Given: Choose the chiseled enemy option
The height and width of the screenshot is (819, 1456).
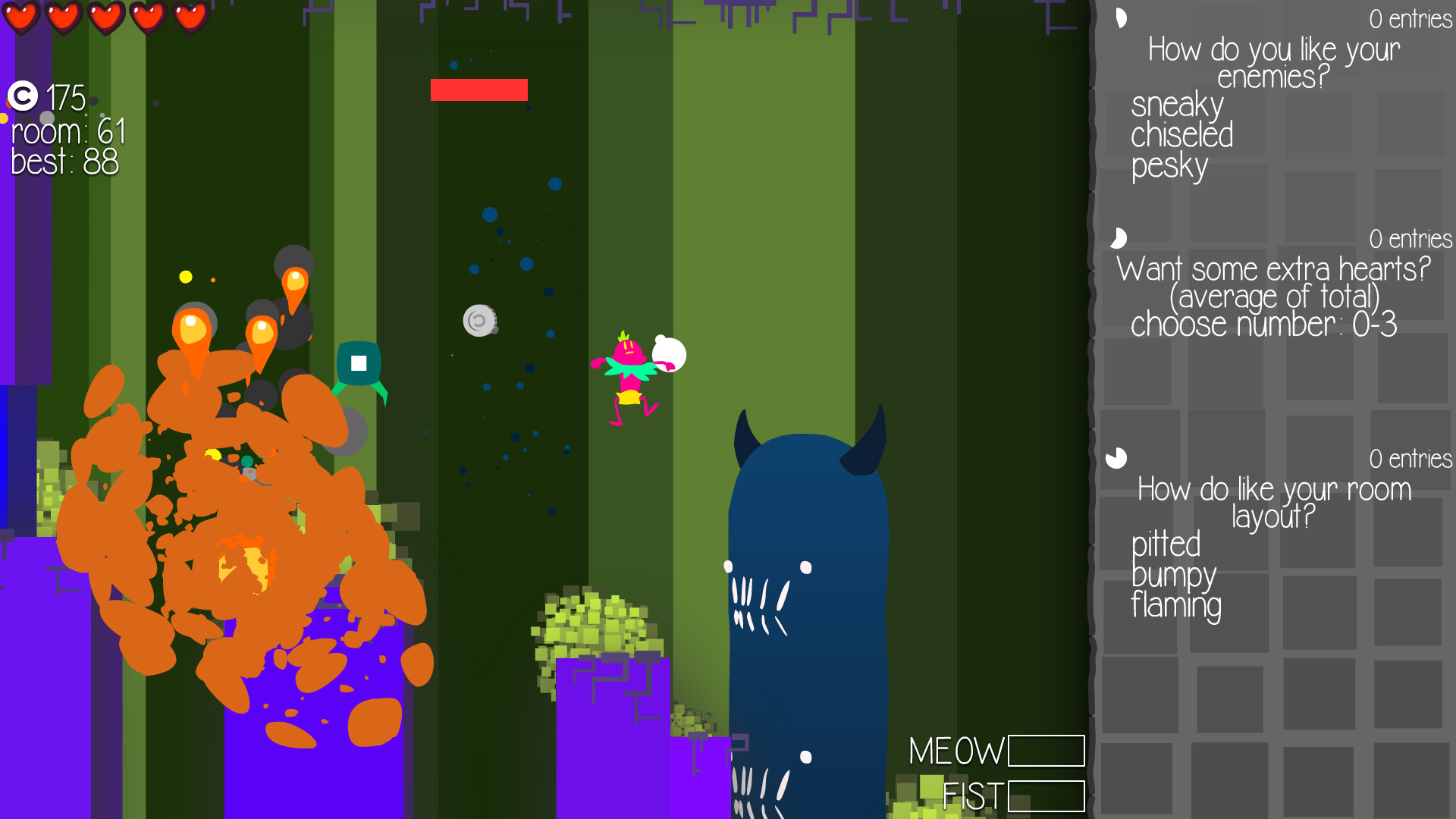Looking at the screenshot, I should (1181, 136).
